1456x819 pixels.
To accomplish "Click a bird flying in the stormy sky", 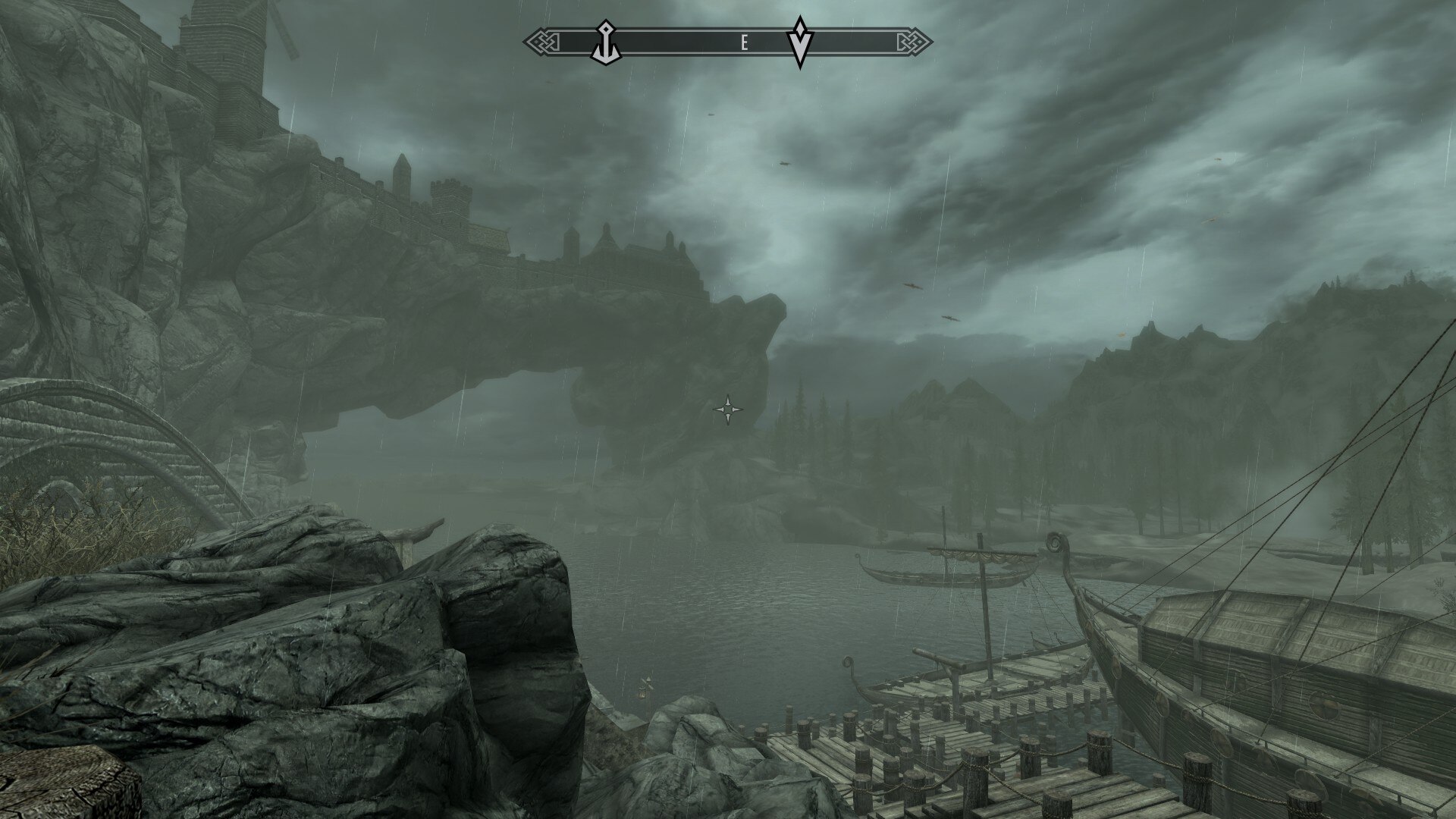I will [x=910, y=287].
